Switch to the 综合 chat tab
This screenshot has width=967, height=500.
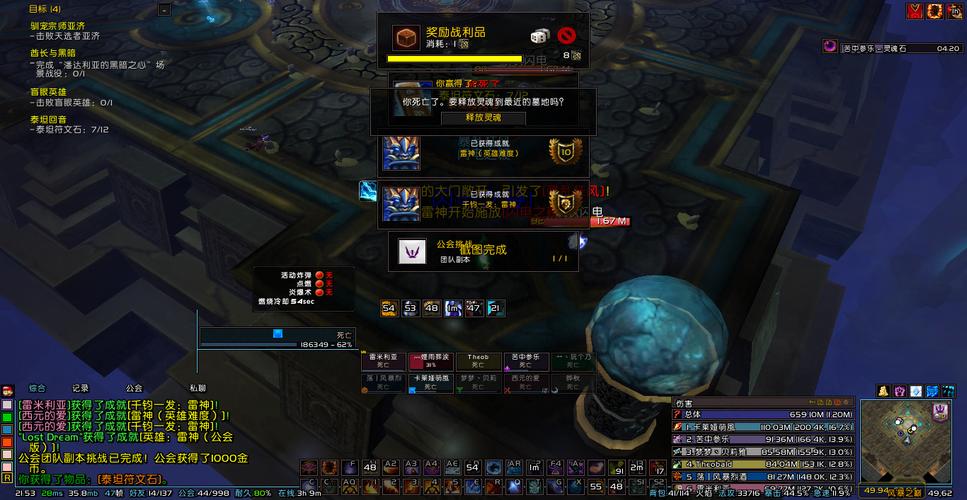pos(38,388)
